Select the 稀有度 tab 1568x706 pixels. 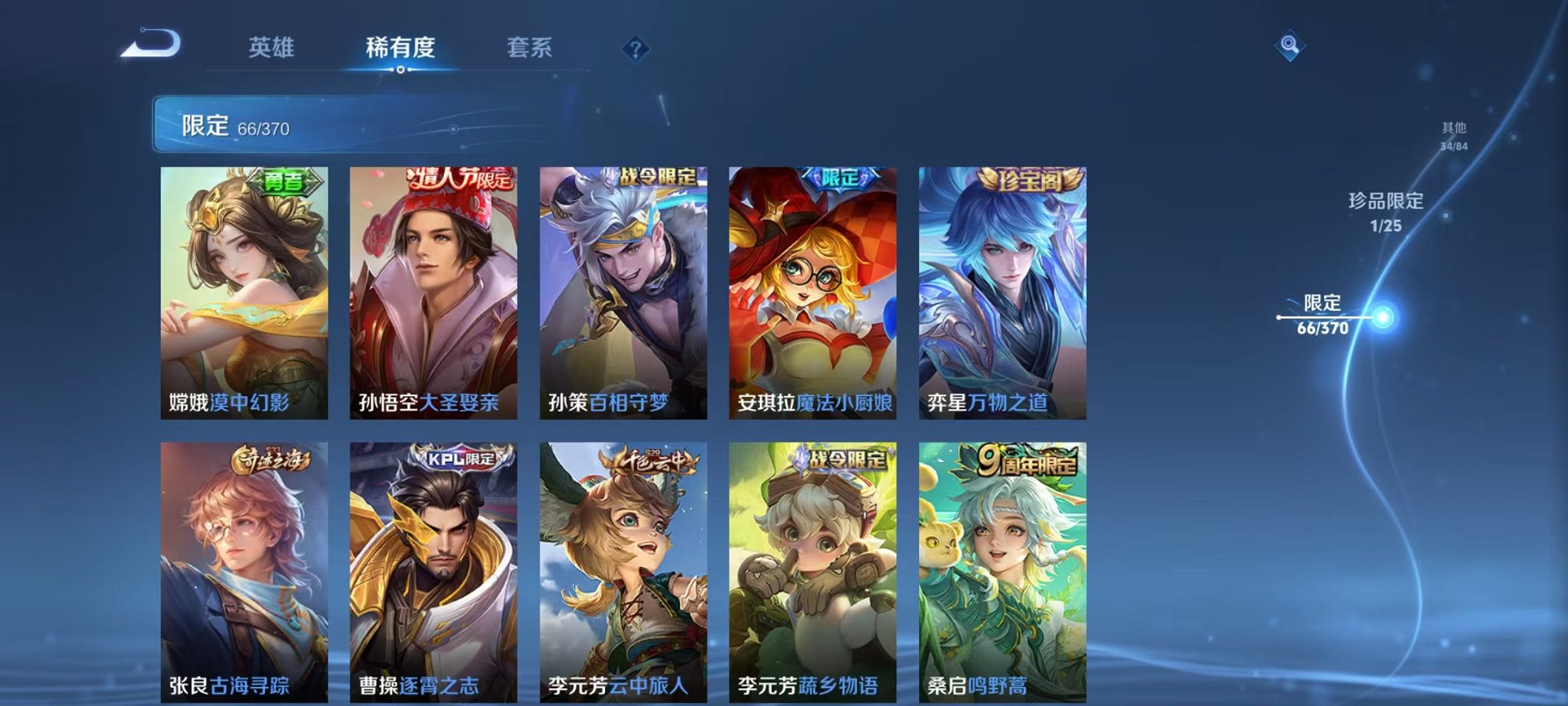[399, 46]
